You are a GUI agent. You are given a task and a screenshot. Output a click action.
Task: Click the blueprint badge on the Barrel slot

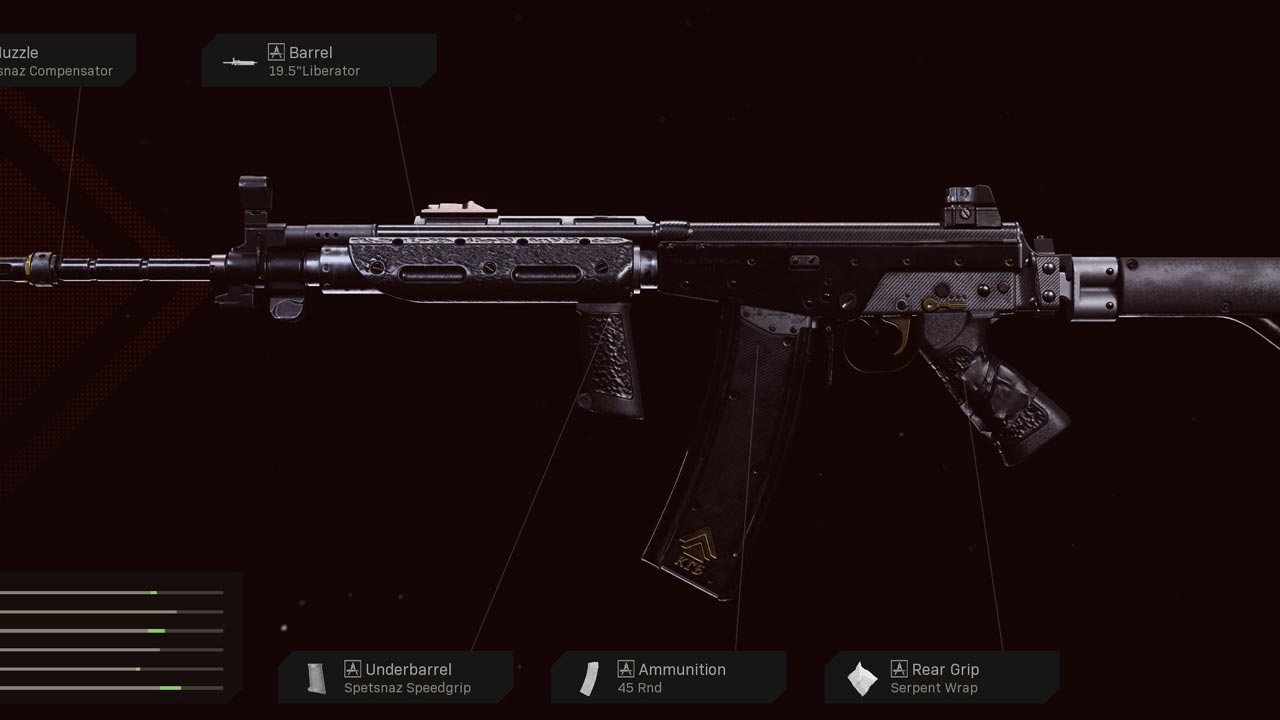pos(275,52)
